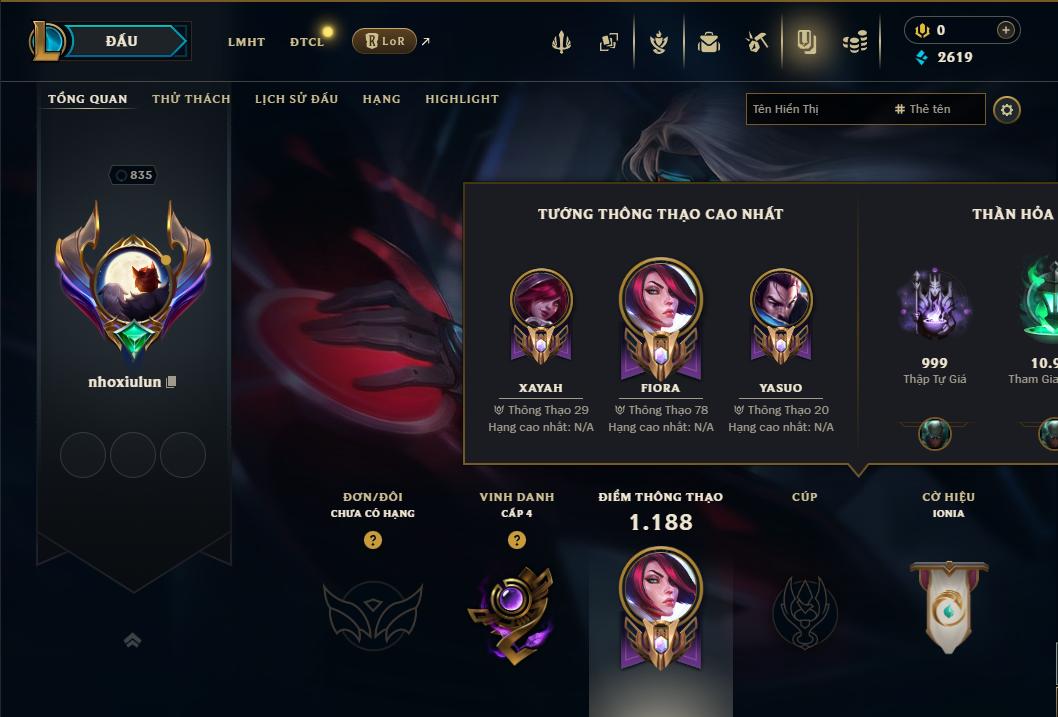
Task: Select the HẠNG tab
Action: [381, 99]
